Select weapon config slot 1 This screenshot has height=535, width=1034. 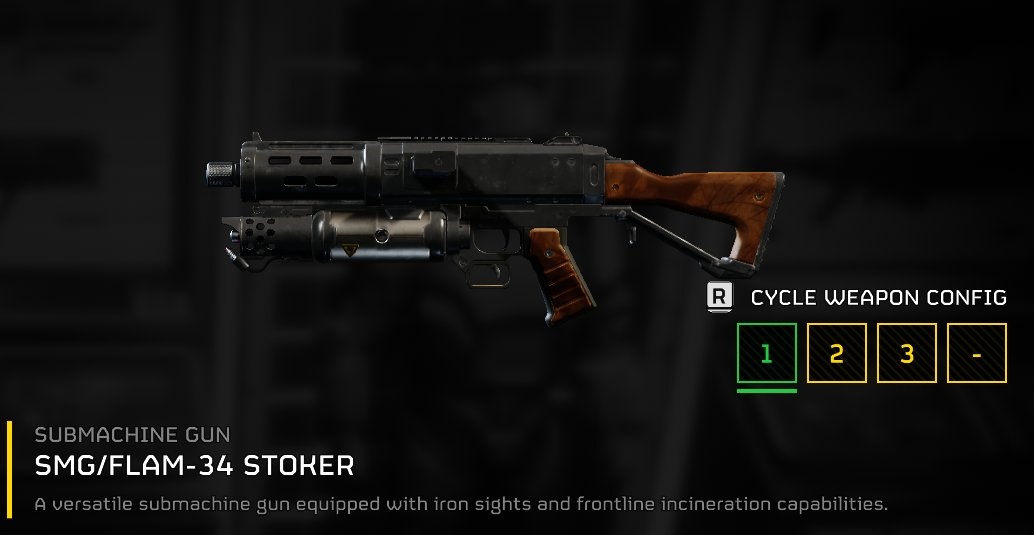[x=767, y=353]
